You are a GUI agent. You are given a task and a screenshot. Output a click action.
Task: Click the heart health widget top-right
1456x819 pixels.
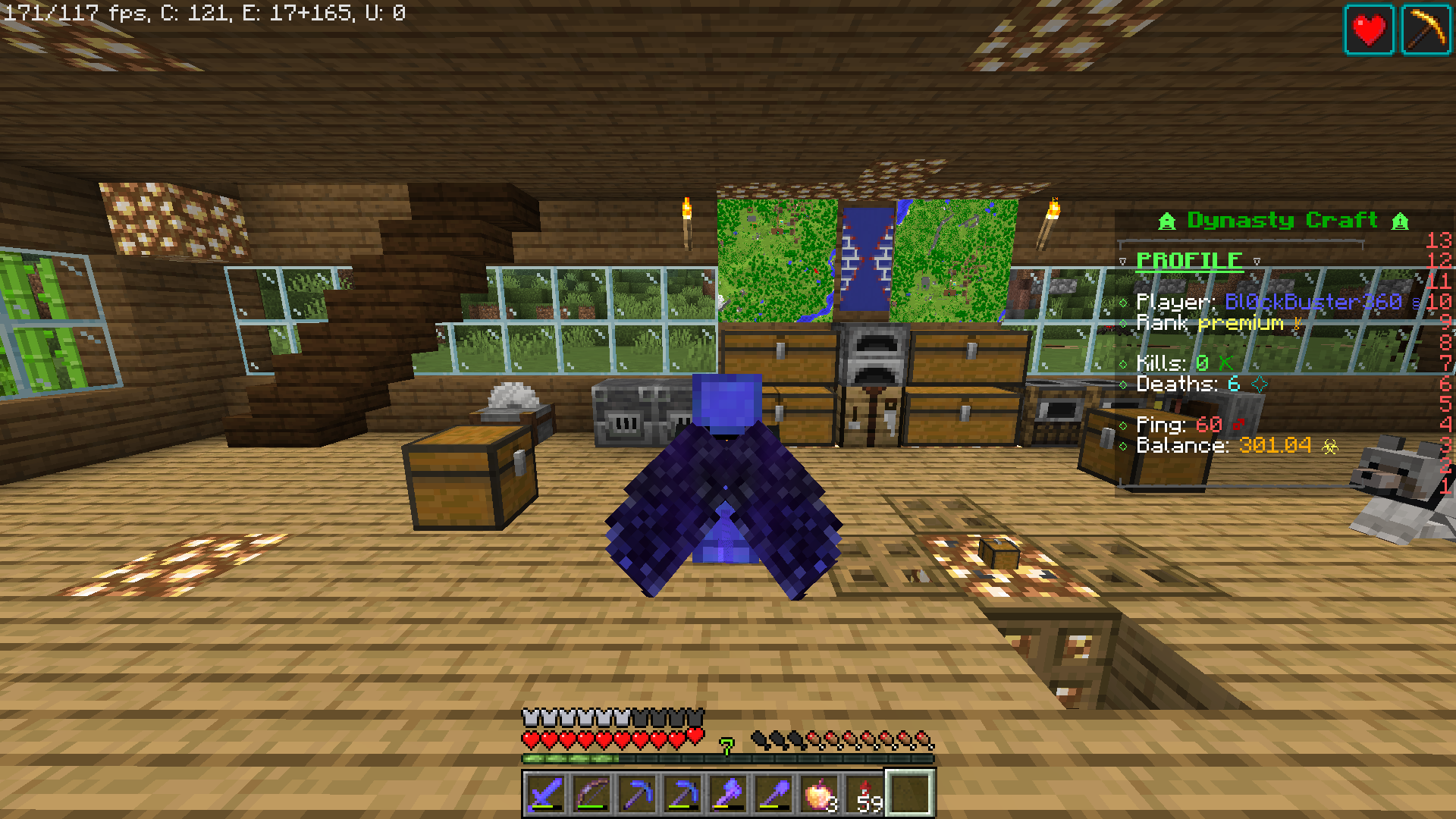[x=1370, y=30]
